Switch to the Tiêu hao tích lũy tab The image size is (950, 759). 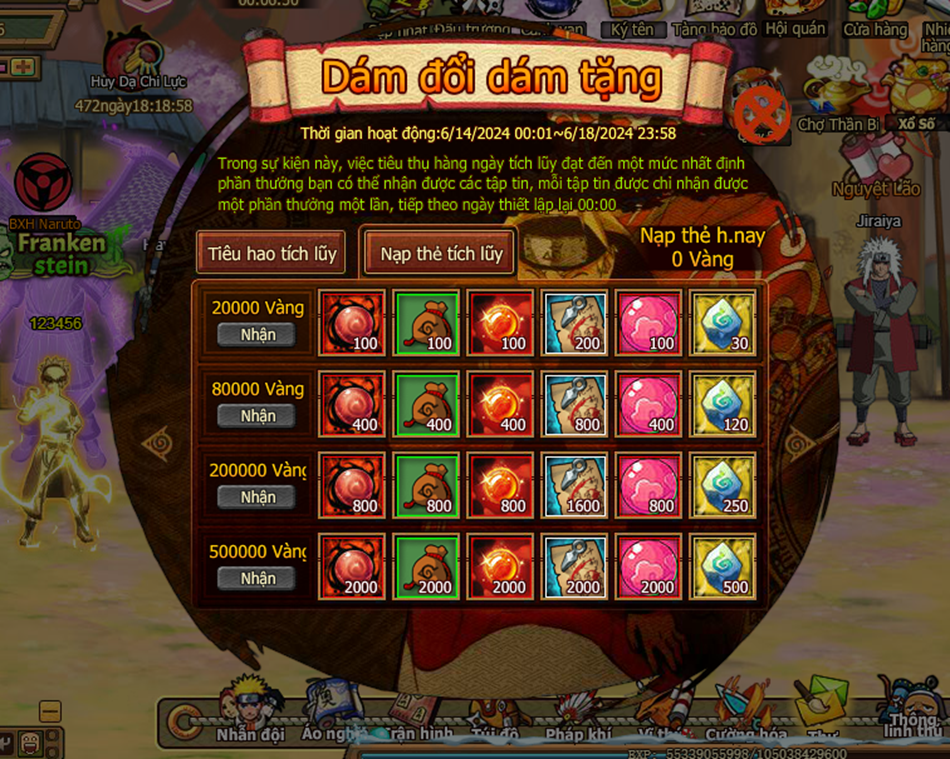271,253
